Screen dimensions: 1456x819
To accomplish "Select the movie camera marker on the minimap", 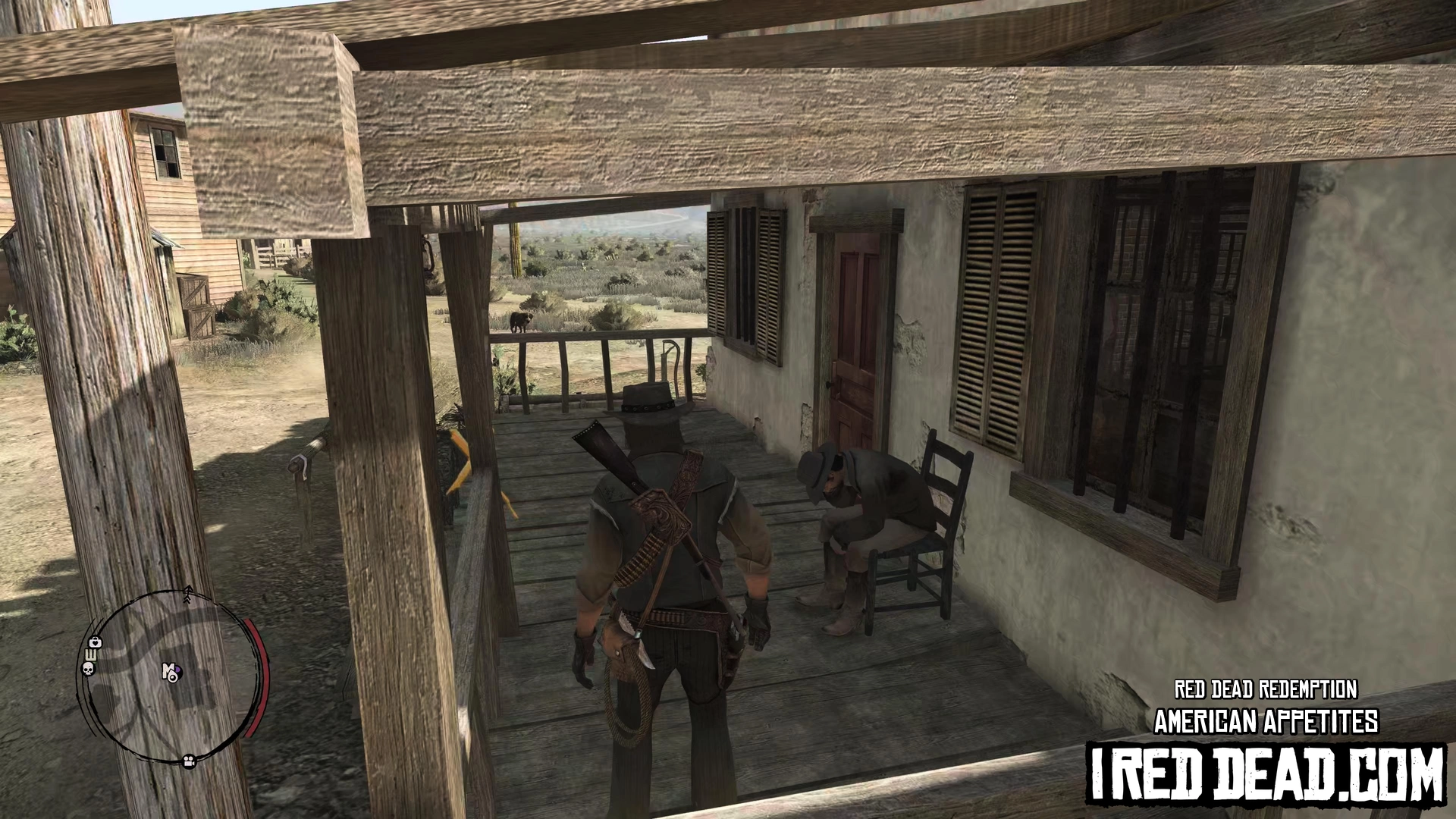I will point(187,760).
